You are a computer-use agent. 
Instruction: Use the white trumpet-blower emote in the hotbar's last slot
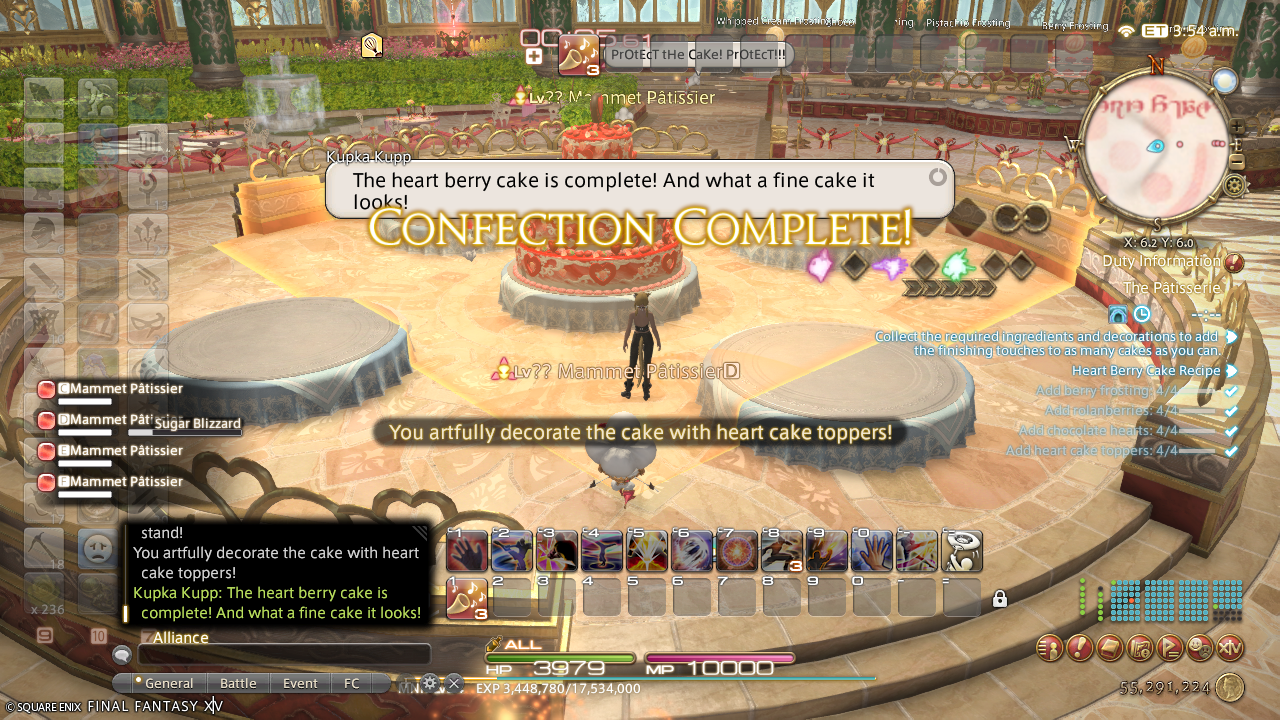pos(962,551)
